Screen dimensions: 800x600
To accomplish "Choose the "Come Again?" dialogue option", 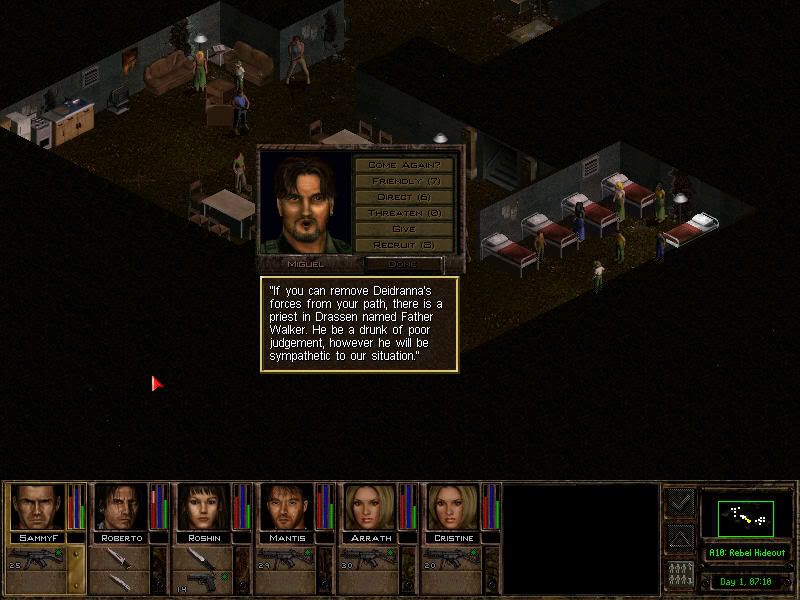I will tap(404, 165).
